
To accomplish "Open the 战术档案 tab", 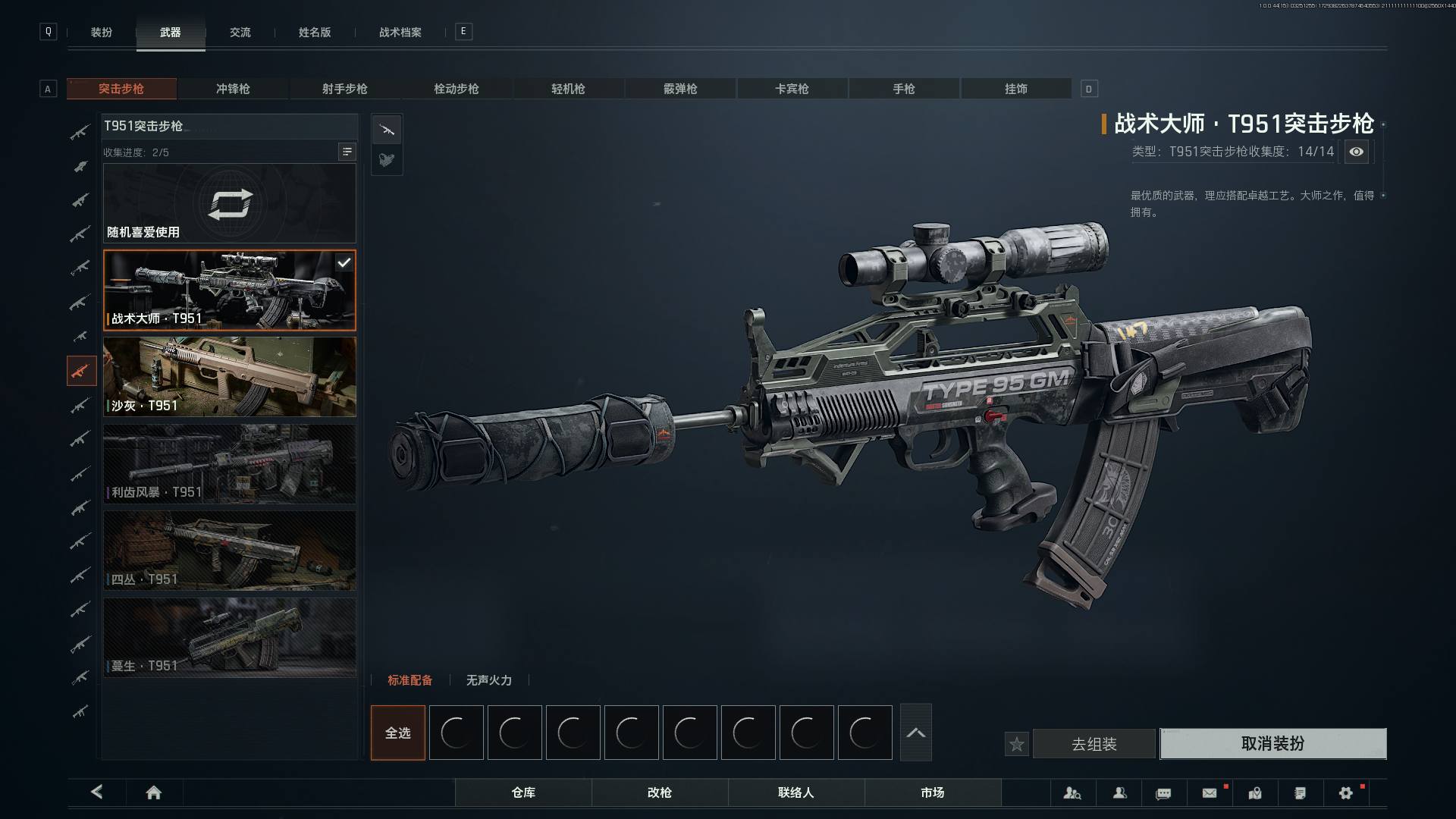I will click(x=400, y=32).
